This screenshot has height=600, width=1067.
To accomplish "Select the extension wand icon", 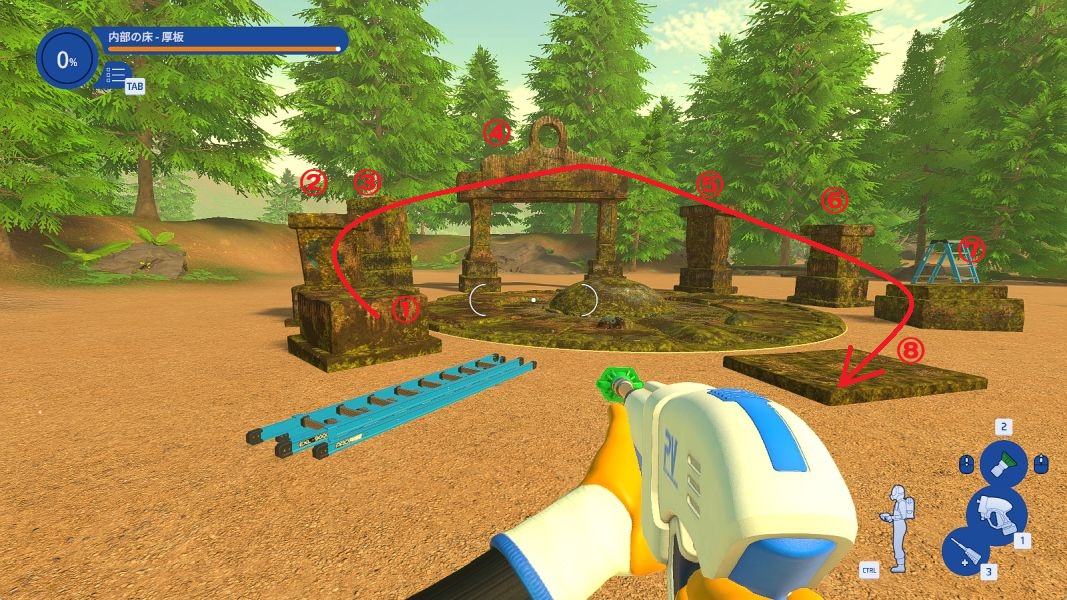I will [x=965, y=552].
